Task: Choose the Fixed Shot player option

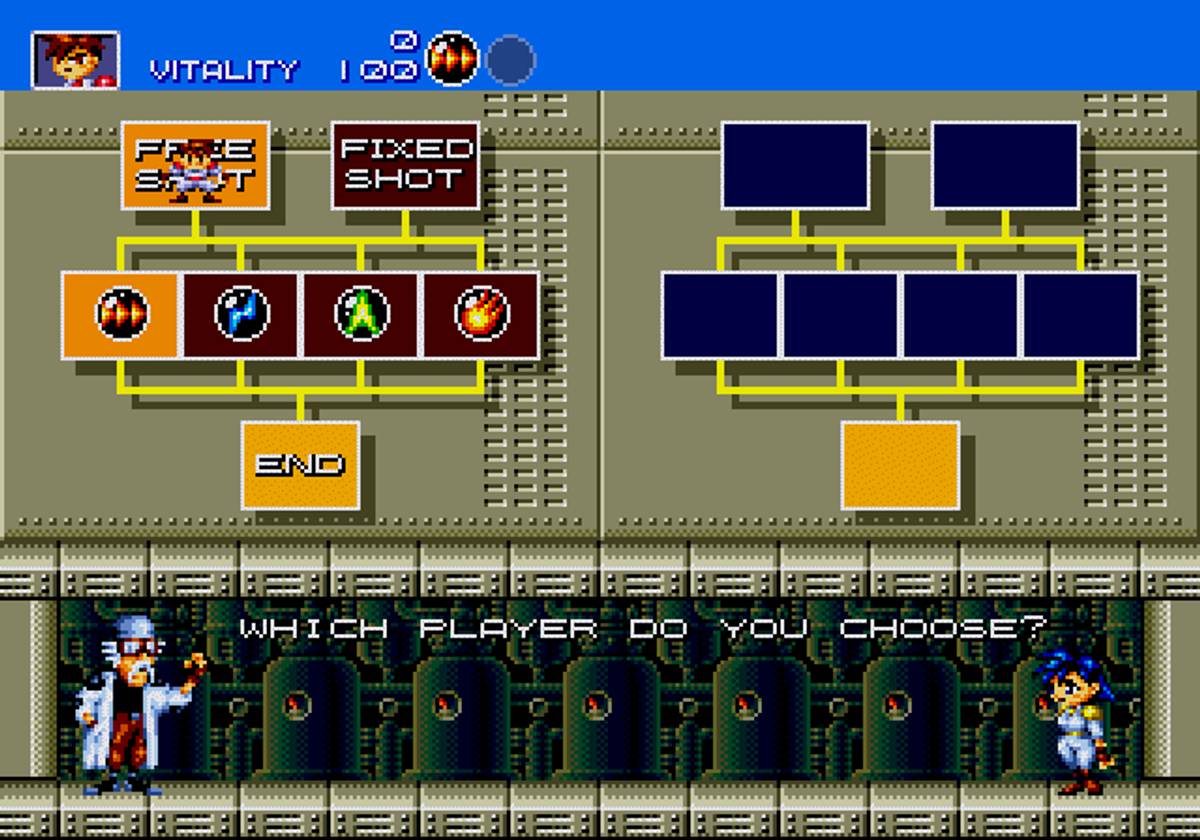Action: [405, 165]
